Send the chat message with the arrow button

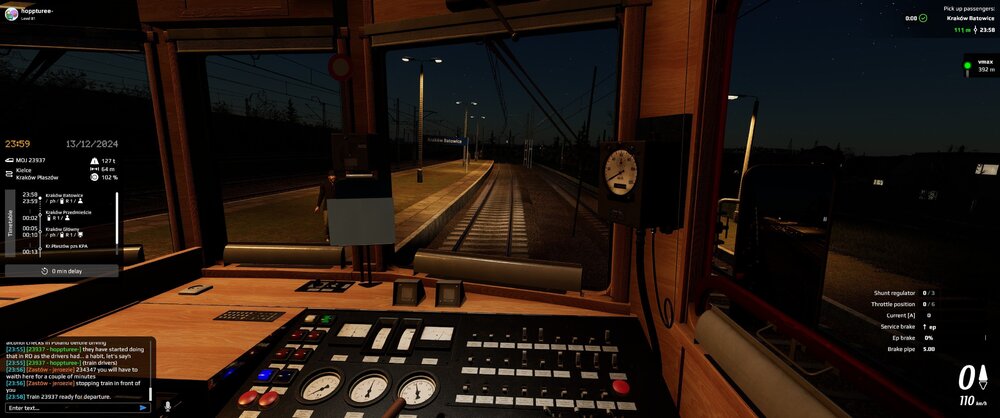tap(143, 408)
